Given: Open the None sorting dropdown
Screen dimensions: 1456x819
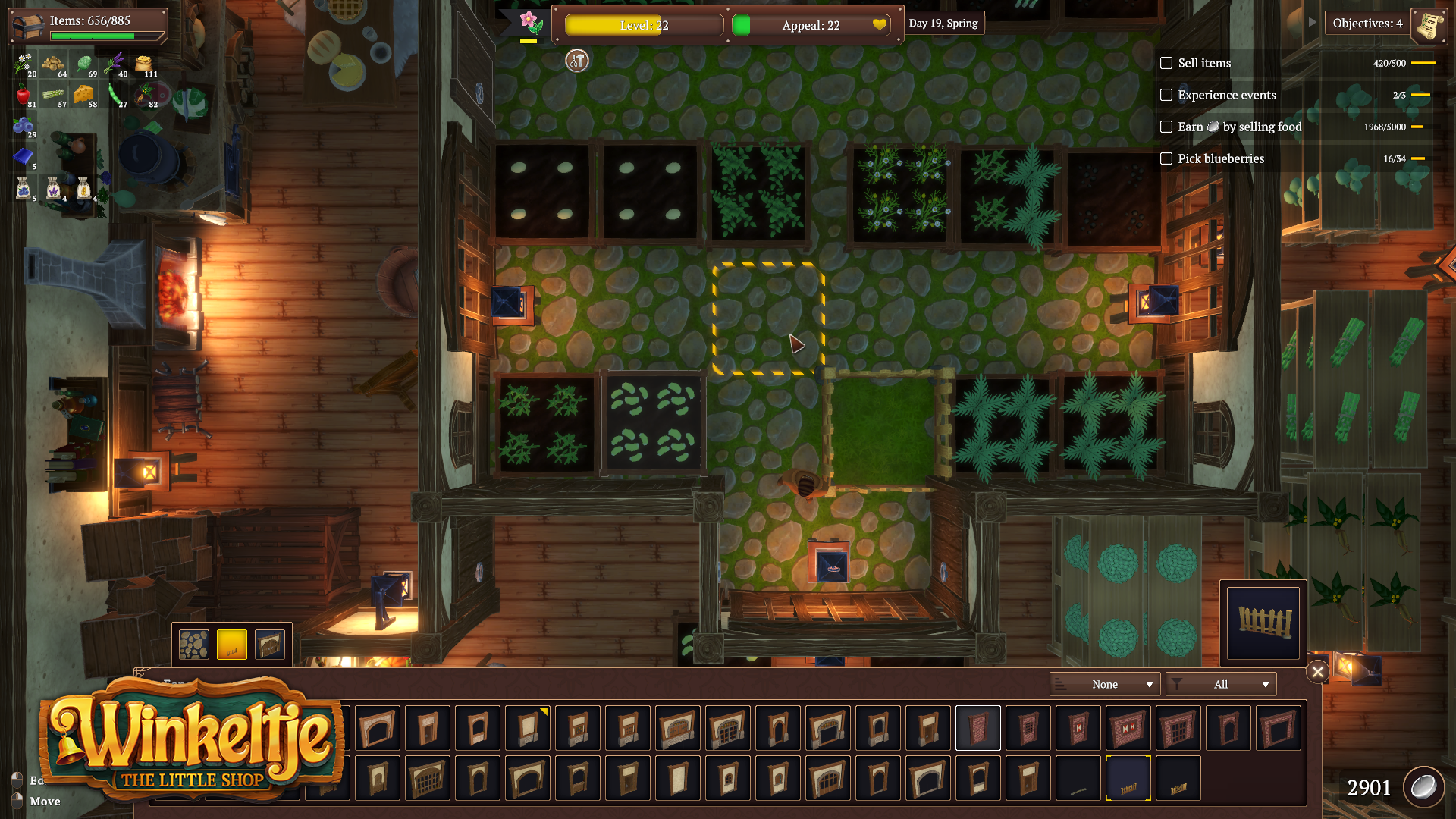Looking at the screenshot, I should click(x=1104, y=684).
